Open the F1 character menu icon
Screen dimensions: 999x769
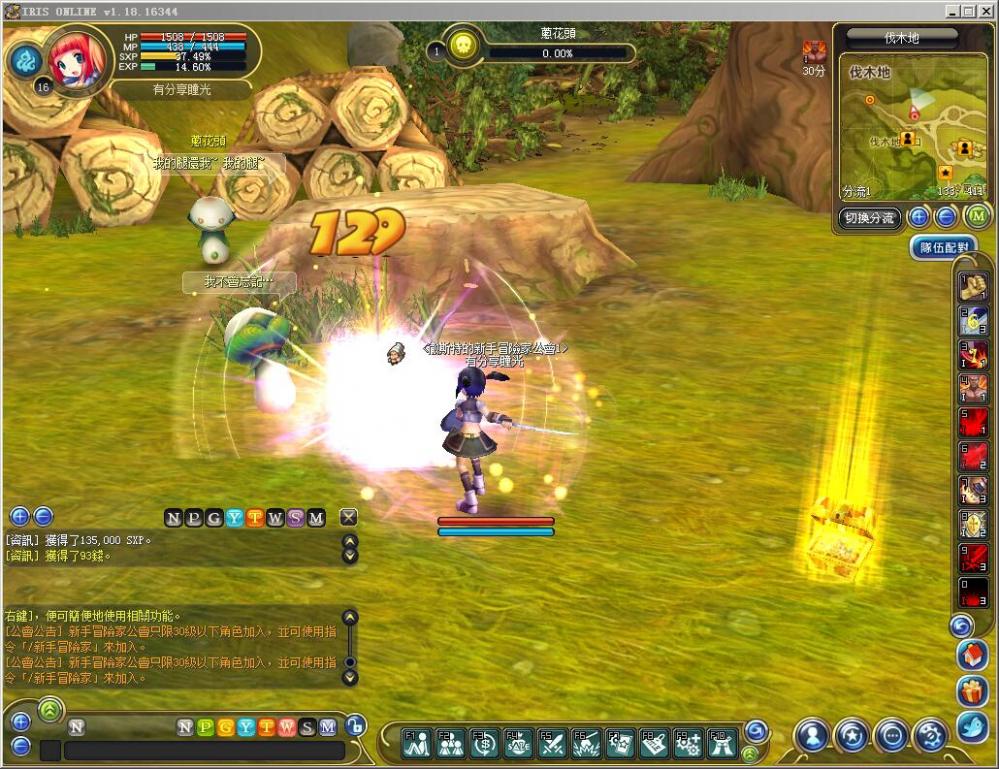416,741
